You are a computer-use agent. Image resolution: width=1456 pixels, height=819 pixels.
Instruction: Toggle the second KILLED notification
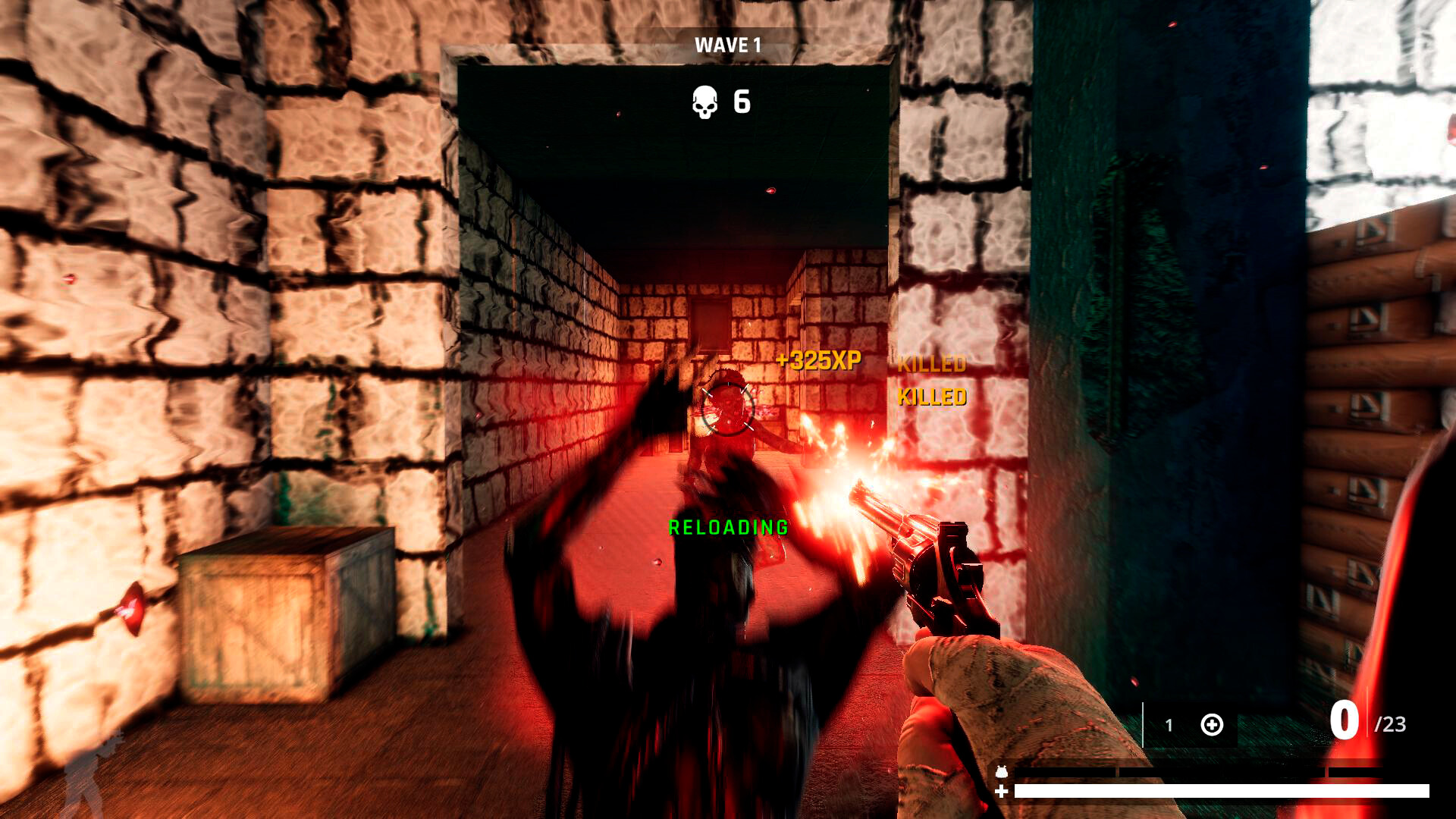tap(931, 395)
